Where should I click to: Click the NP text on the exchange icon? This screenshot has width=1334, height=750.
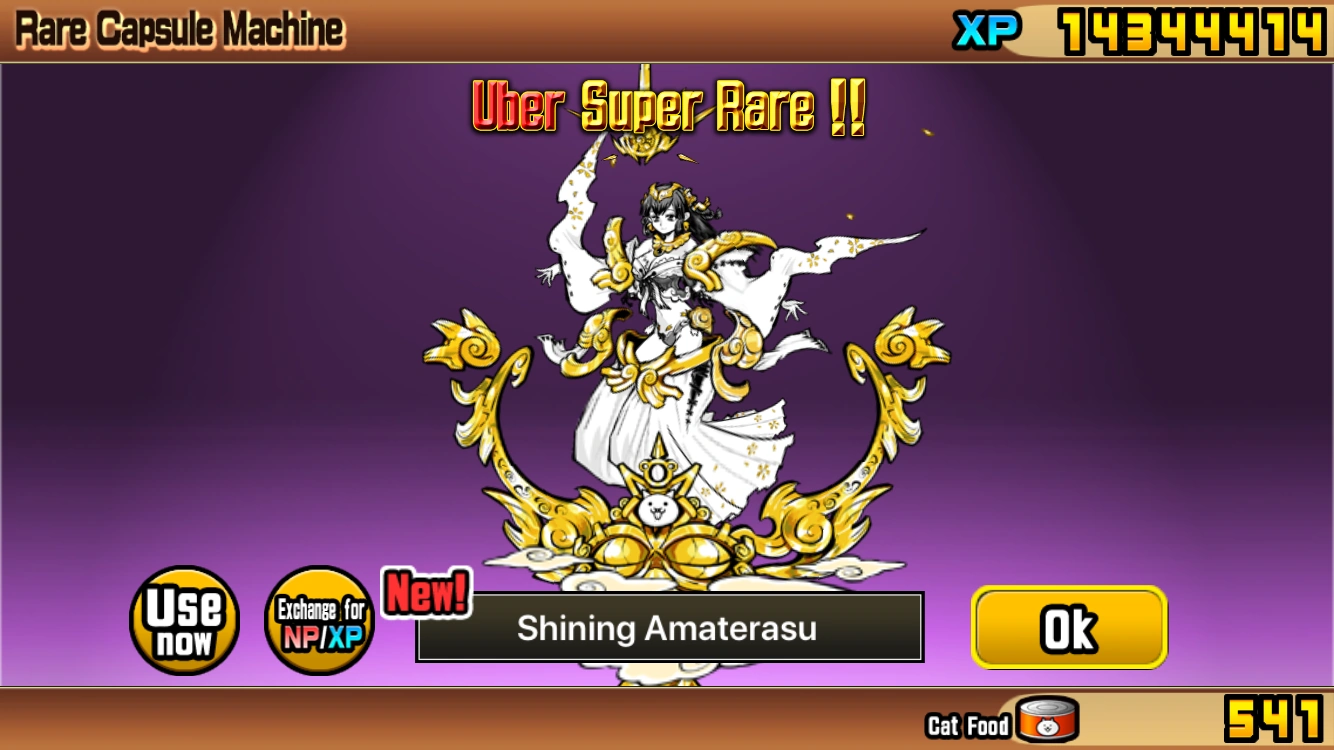303,636
